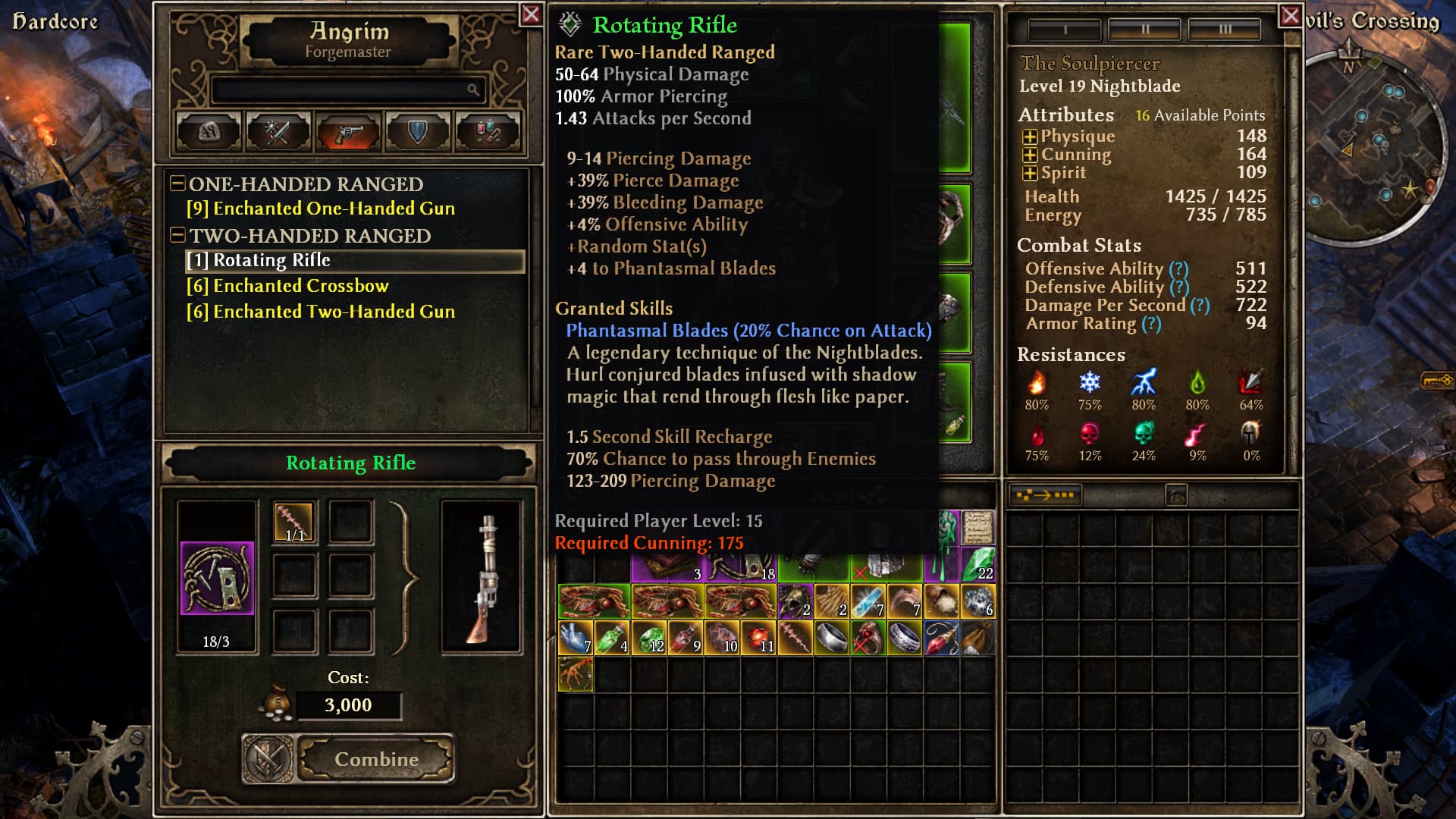The height and width of the screenshot is (819, 1456).
Task: Switch to the melee weapons category tab
Action: tap(278, 132)
